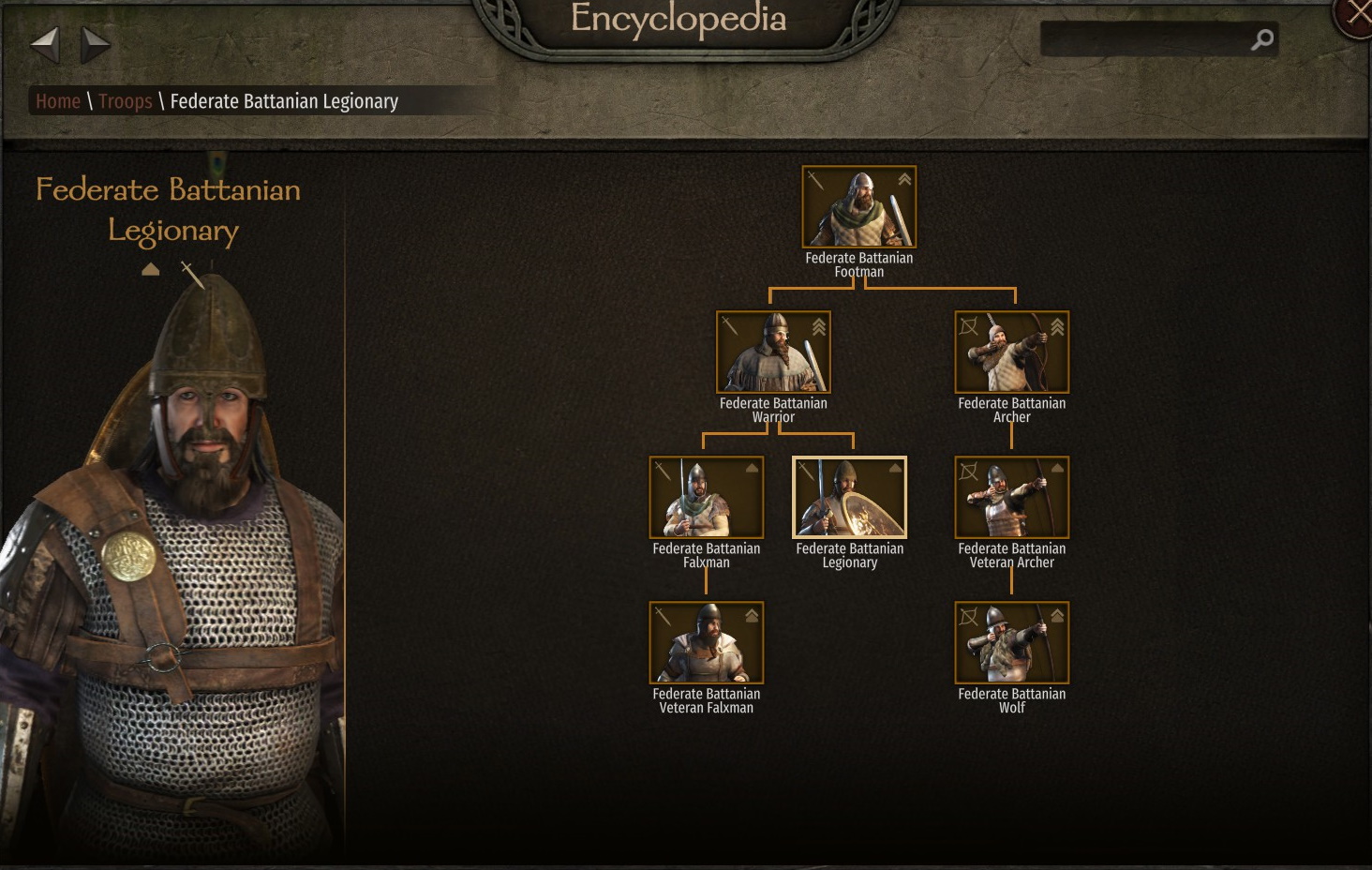Click the encyclopedia search field
The height and width of the screenshot is (870, 1372).
(1143, 39)
